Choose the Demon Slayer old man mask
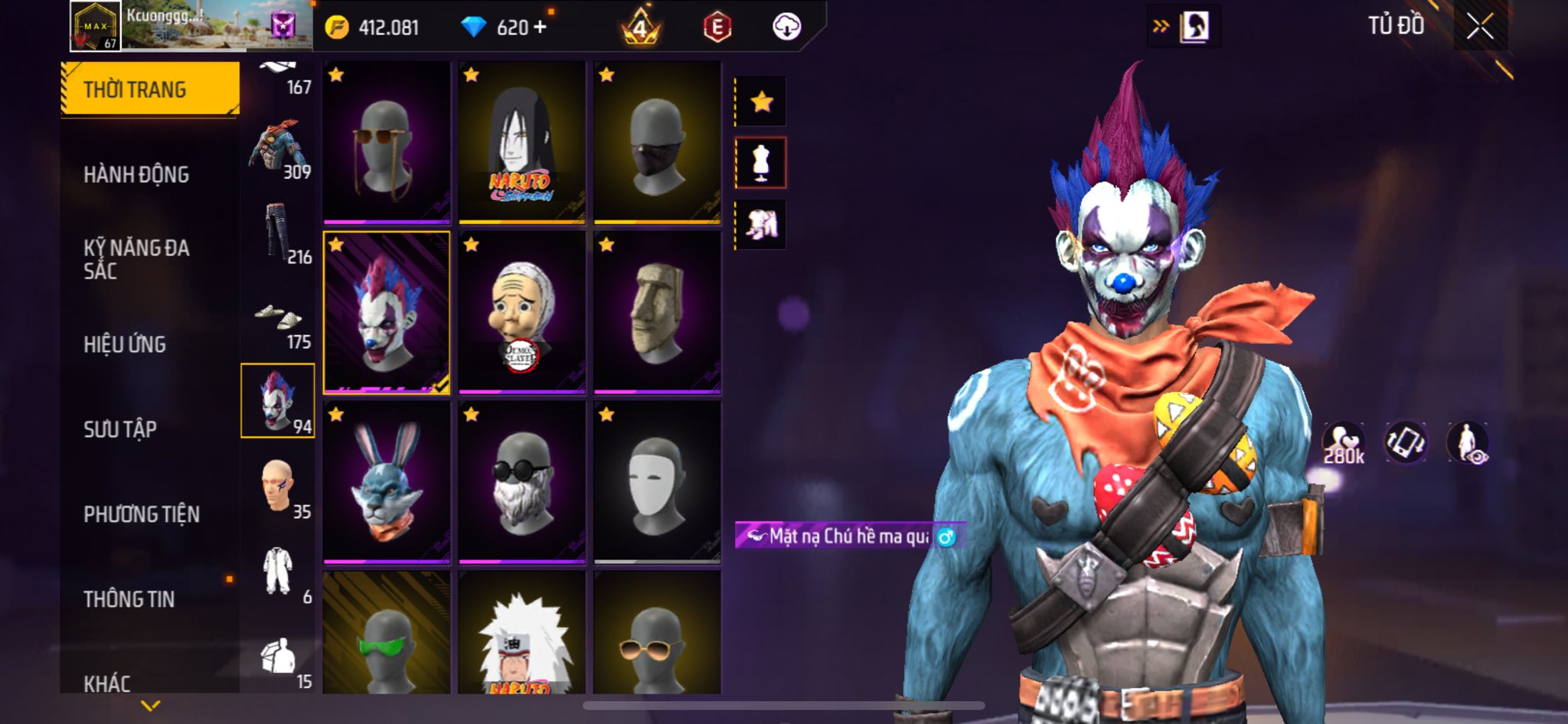The height and width of the screenshot is (724, 1568). [521, 312]
